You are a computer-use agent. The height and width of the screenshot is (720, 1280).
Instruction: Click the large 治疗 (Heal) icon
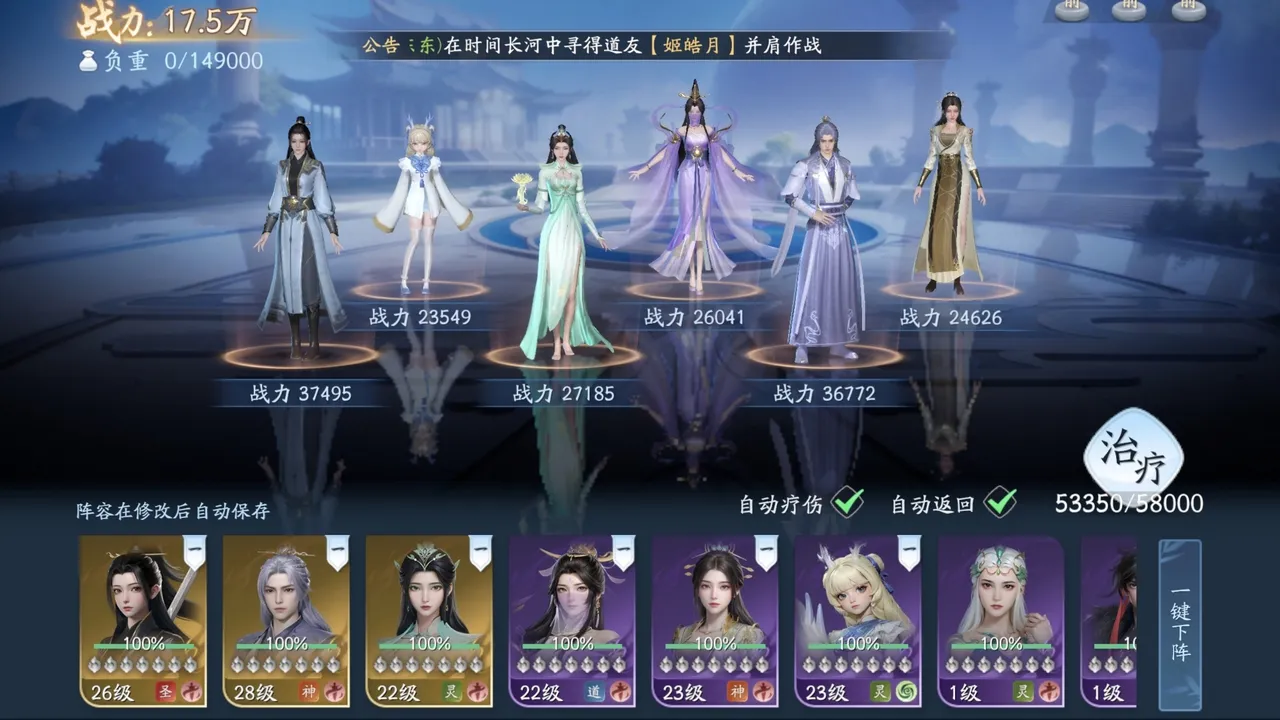coord(1131,455)
